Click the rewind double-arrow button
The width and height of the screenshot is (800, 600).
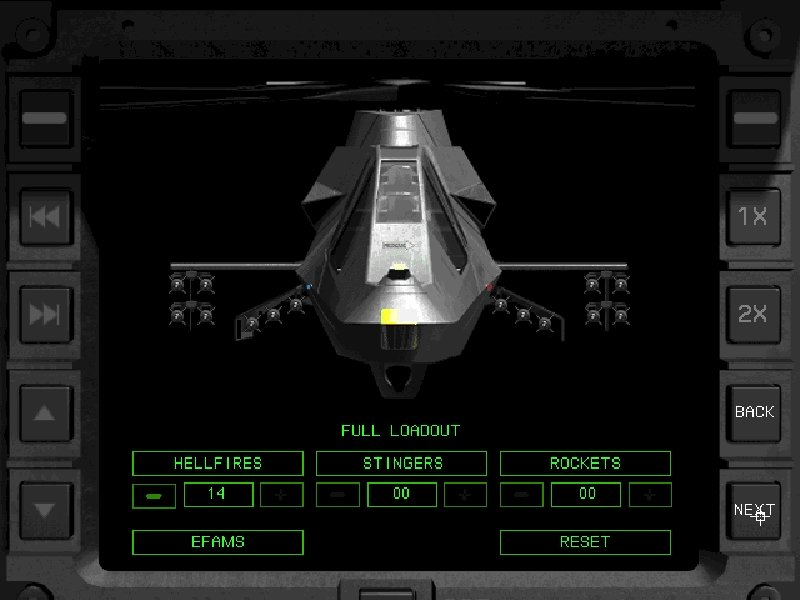click(45, 216)
